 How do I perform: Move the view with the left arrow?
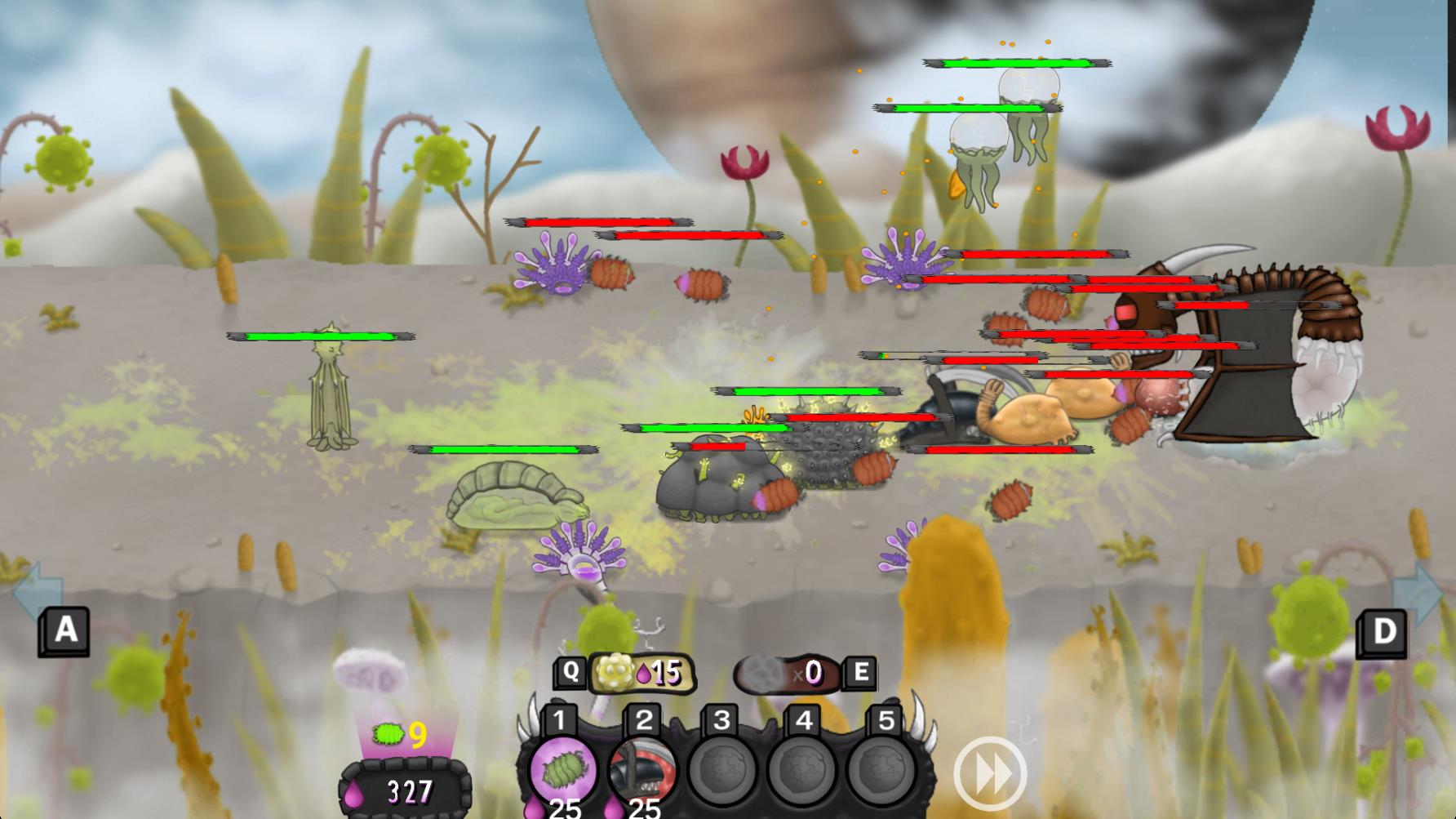[x=38, y=589]
